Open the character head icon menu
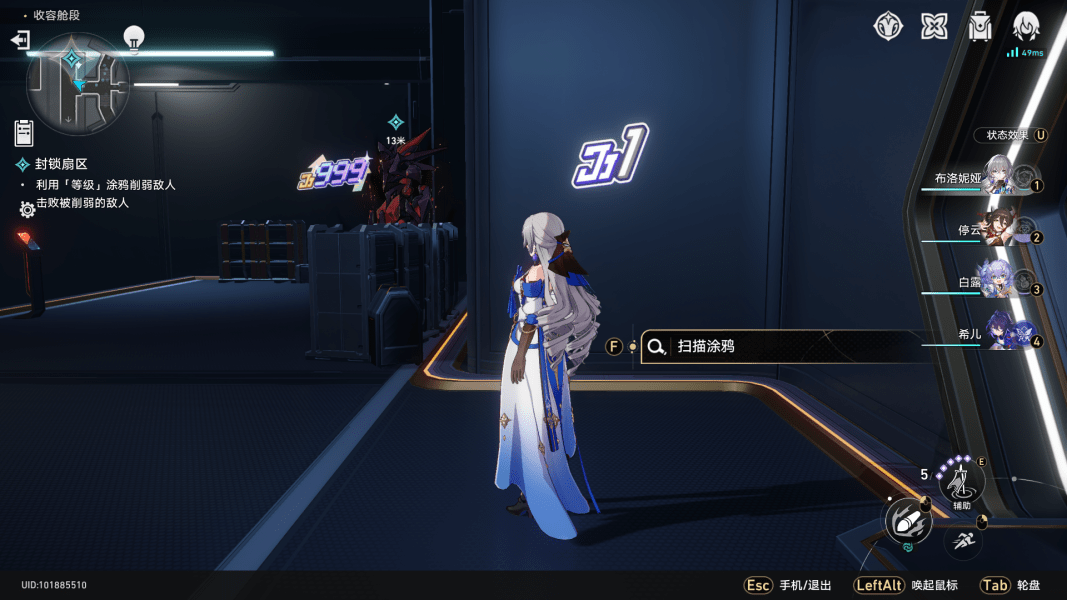 pos(1026,27)
